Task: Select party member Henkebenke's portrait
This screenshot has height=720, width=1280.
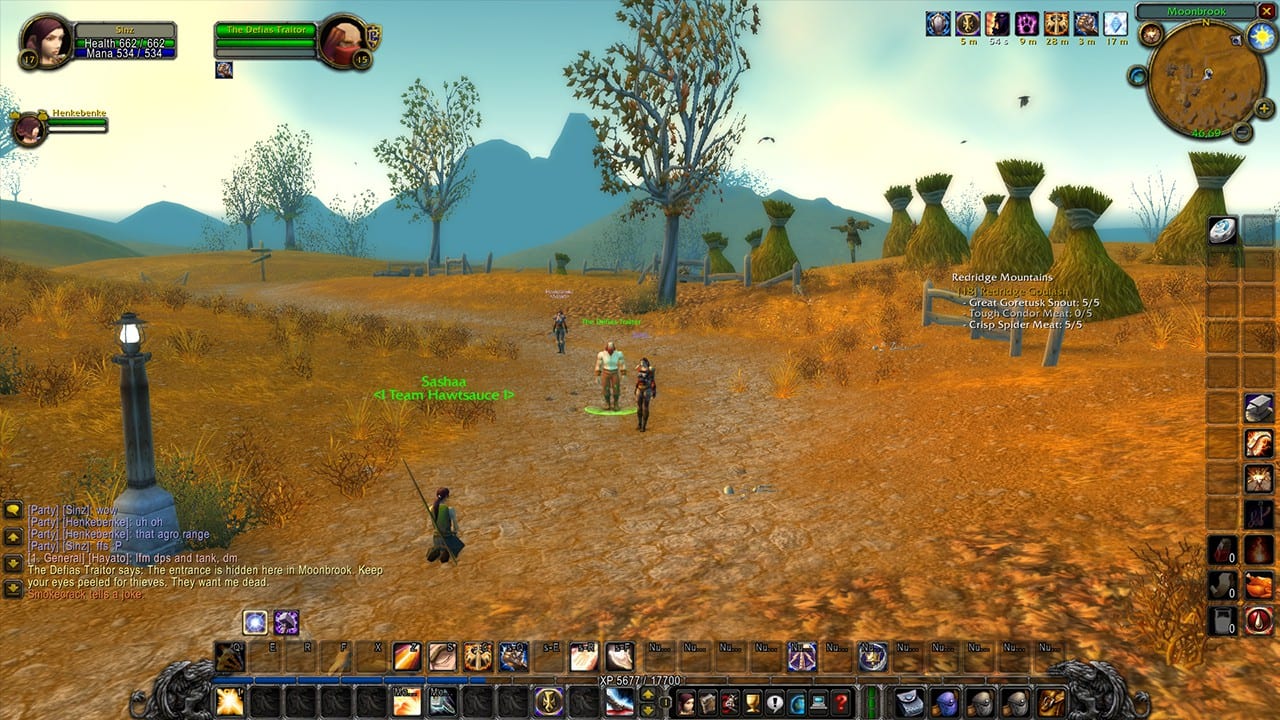Action: [x=29, y=129]
